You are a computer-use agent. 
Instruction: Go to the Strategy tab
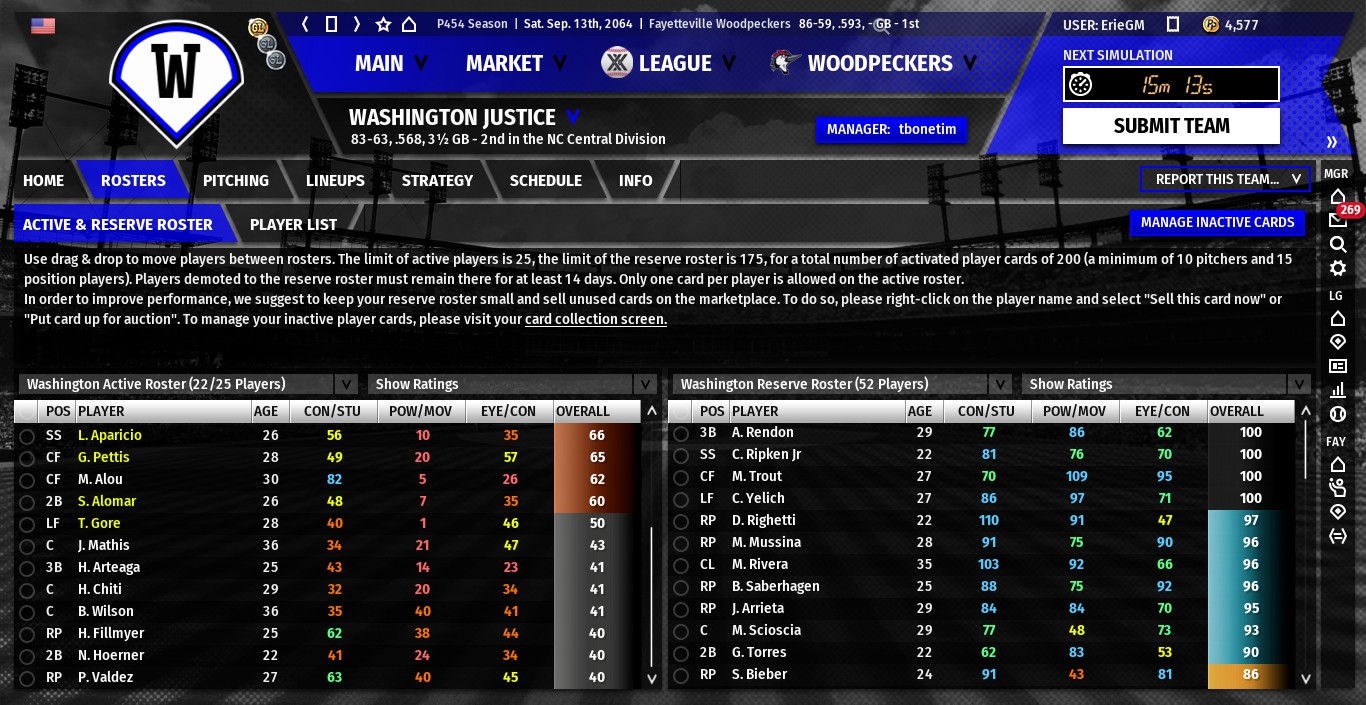pos(437,180)
